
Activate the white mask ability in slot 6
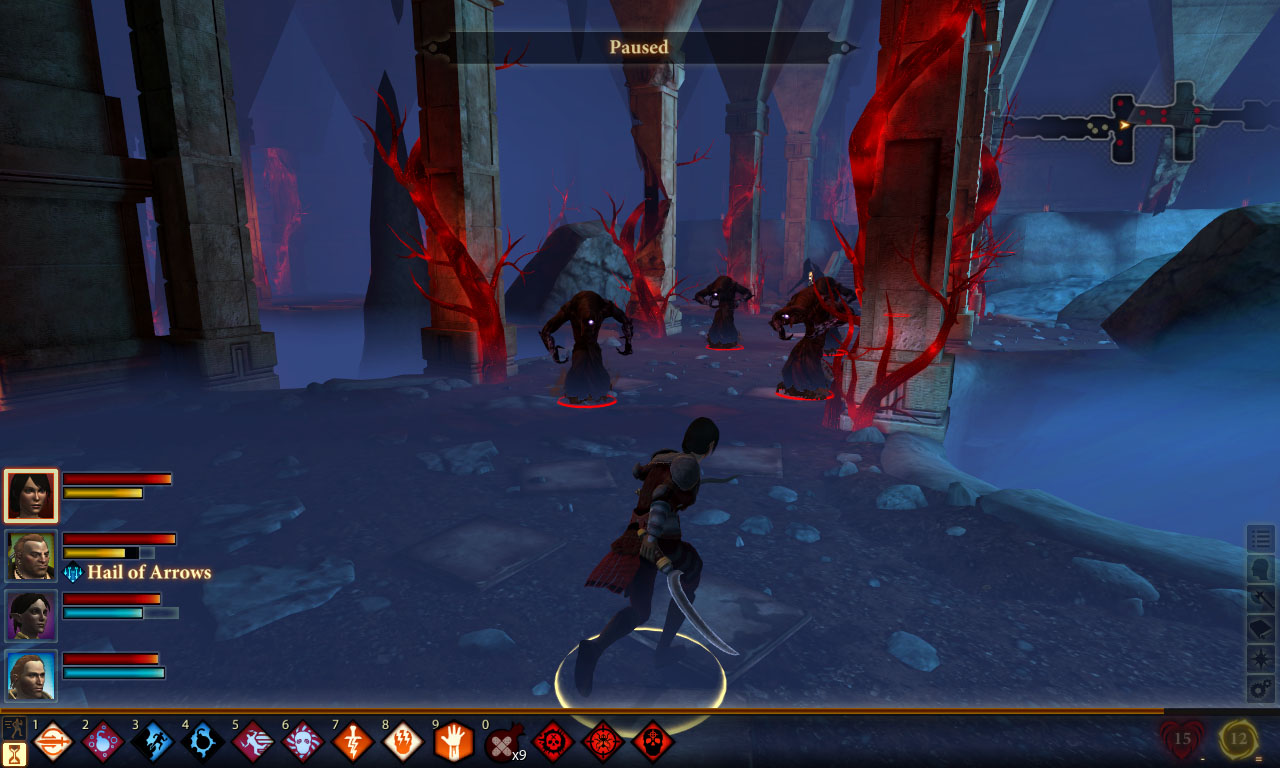[x=303, y=742]
